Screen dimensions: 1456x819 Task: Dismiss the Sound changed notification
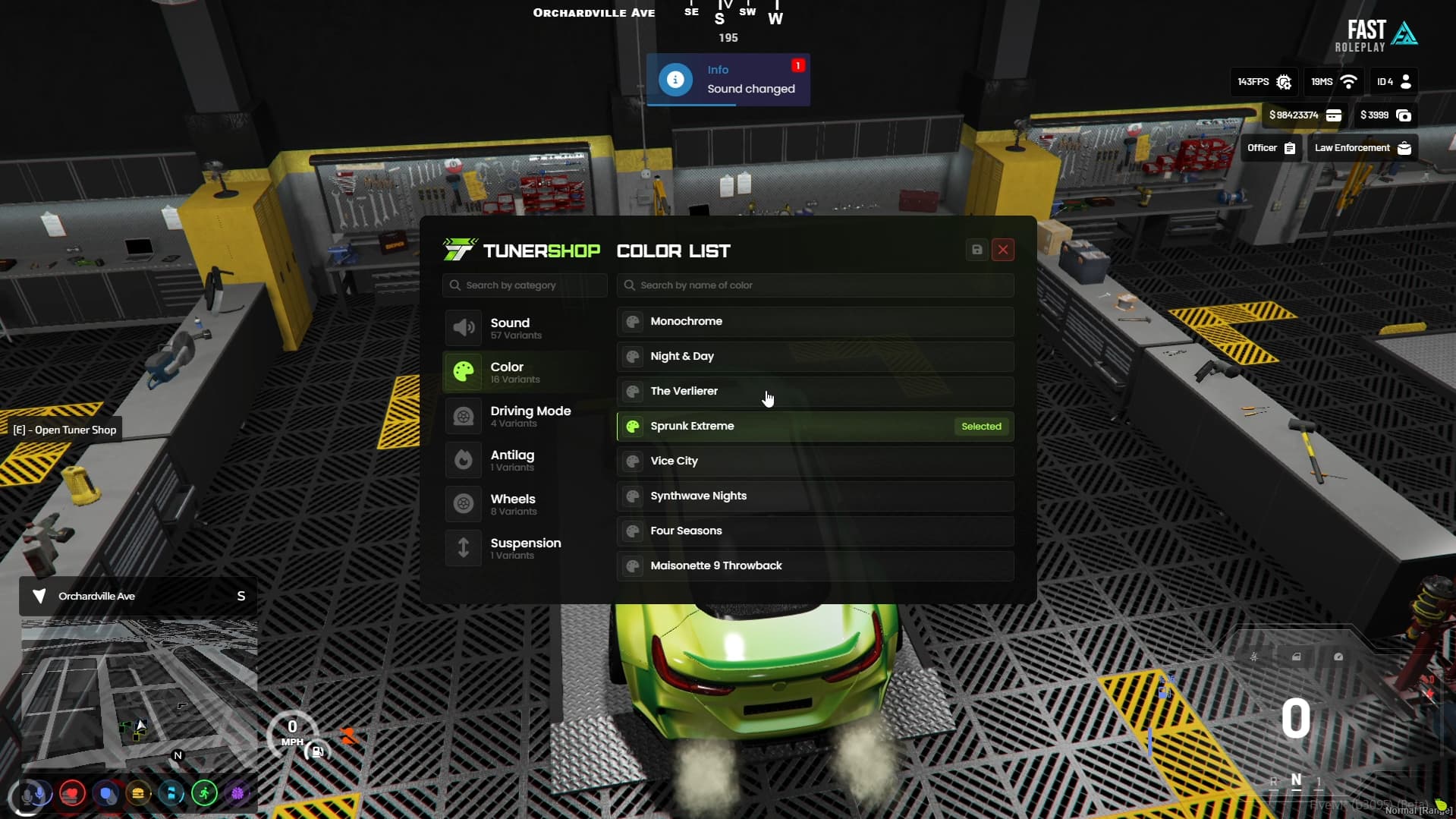tap(728, 80)
